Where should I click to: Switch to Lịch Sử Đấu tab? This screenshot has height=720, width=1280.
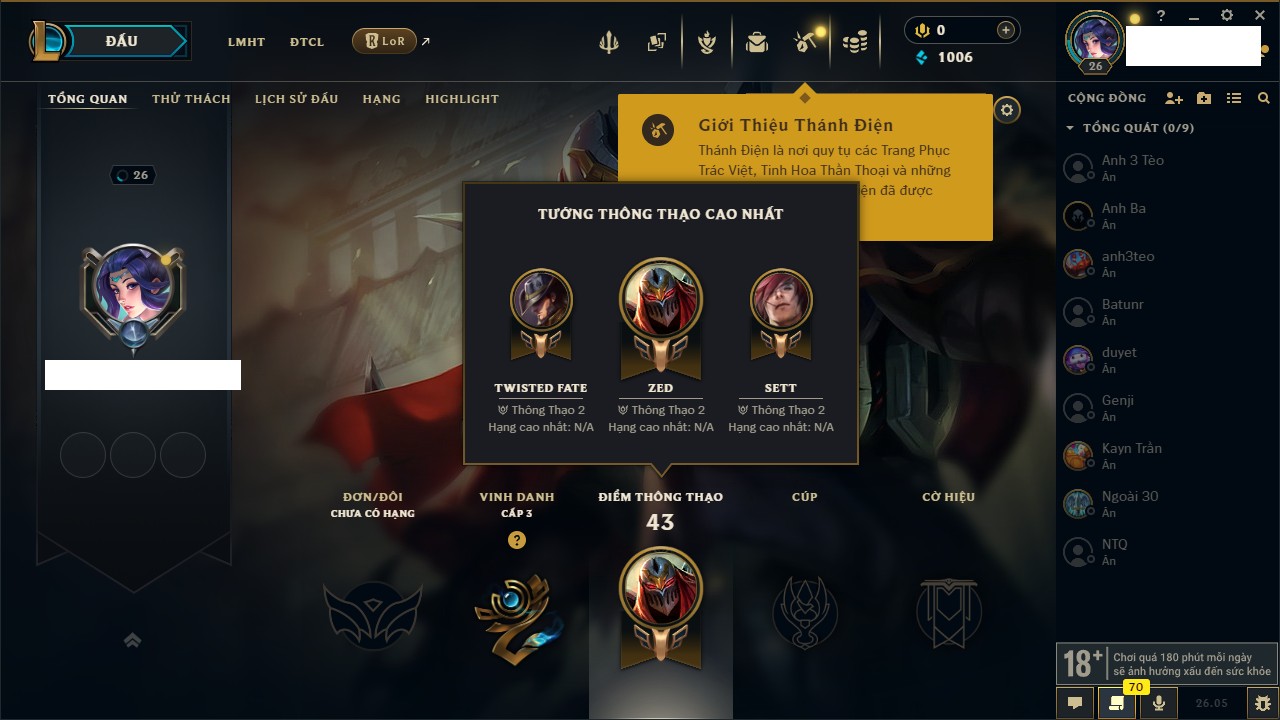tap(296, 99)
